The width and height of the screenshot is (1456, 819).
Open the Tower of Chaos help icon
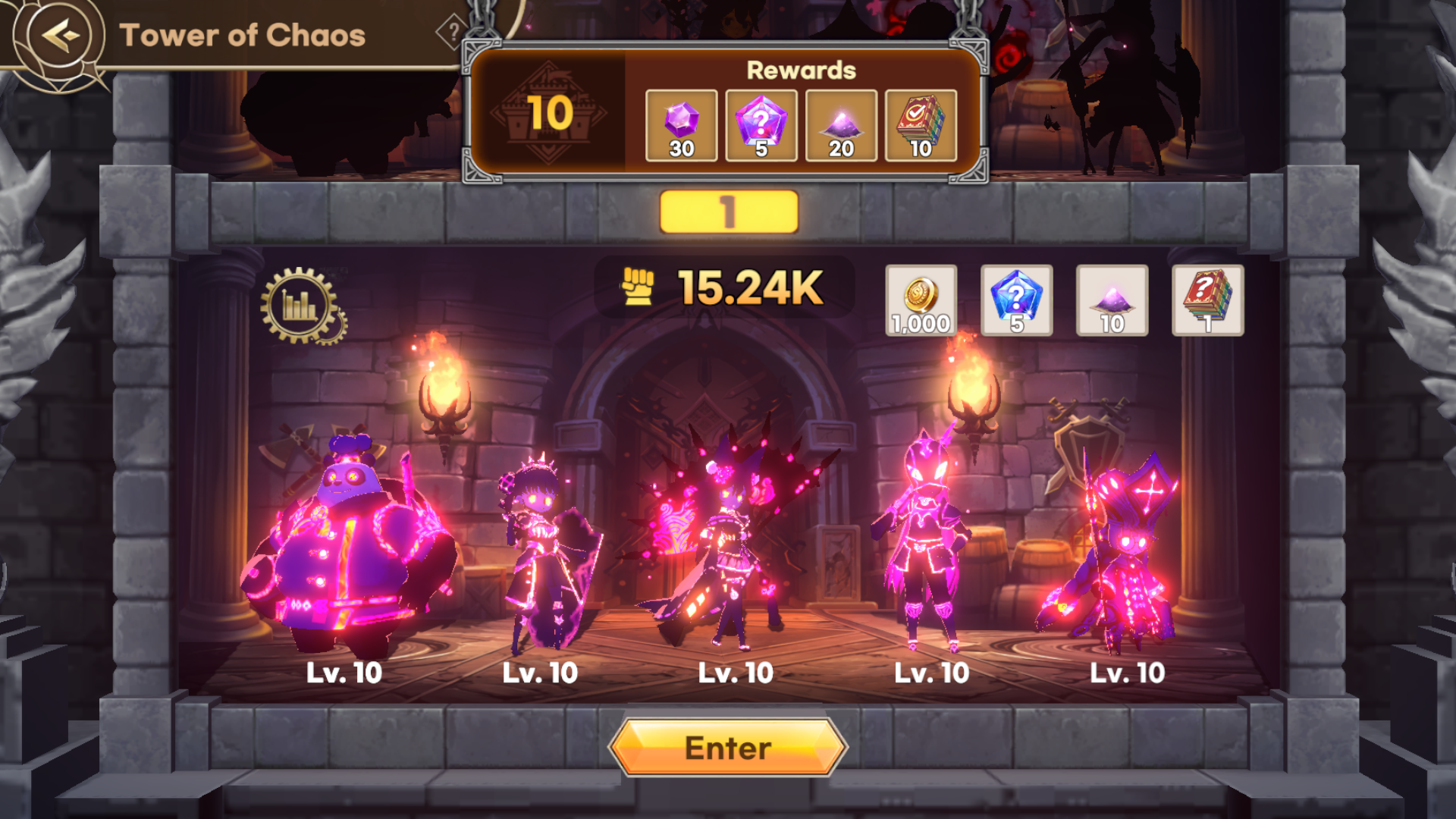pyautogui.click(x=453, y=32)
